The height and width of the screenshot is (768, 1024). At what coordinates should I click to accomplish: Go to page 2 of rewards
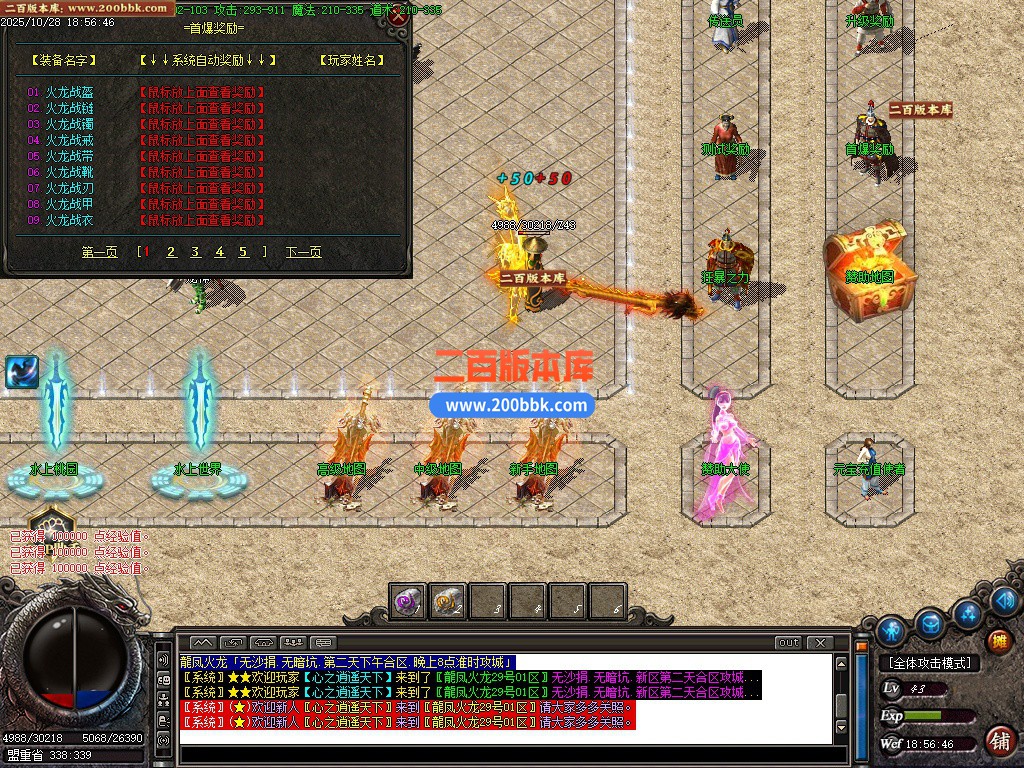[x=171, y=252]
